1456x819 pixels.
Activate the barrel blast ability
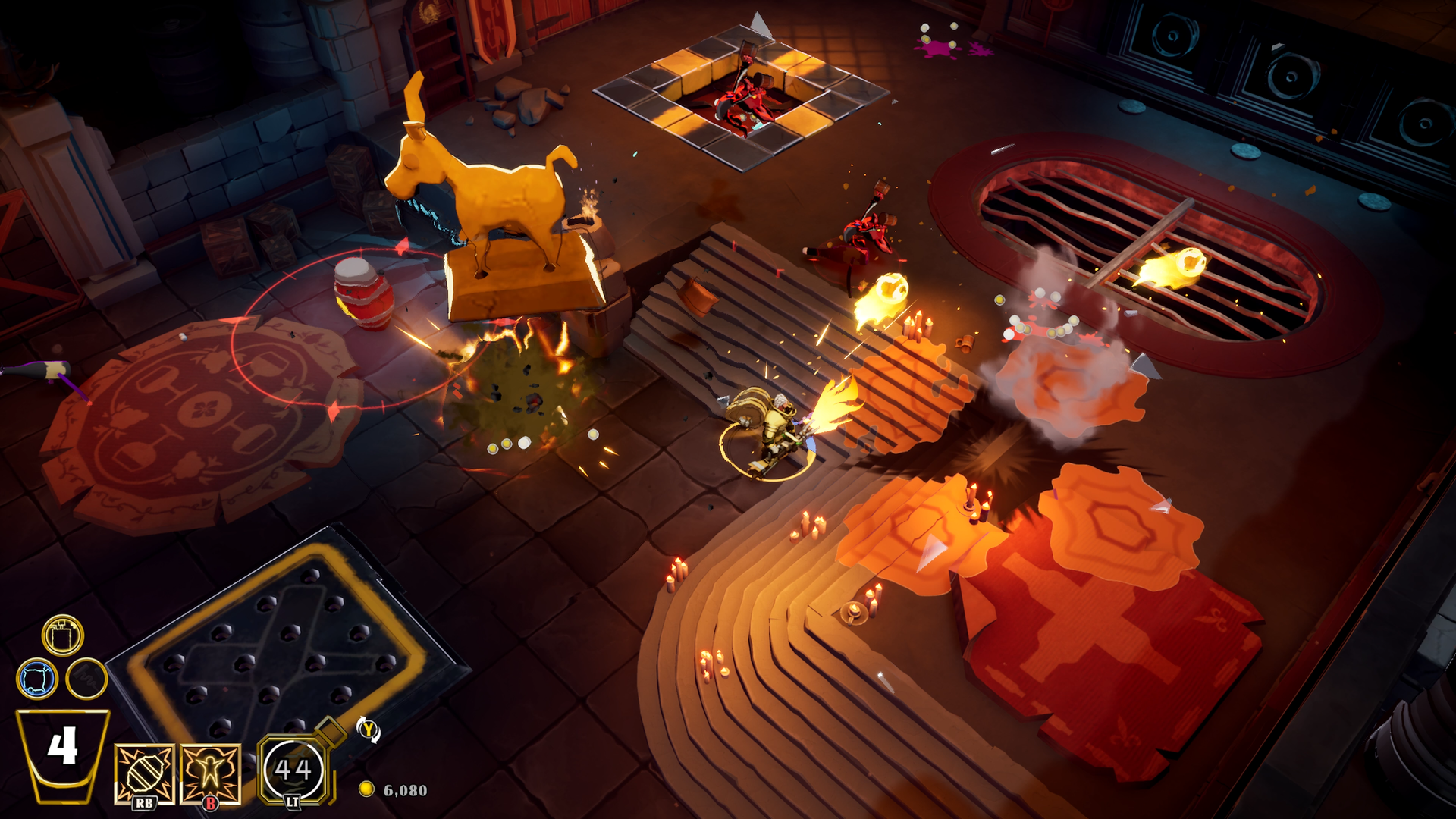pyautogui.click(x=144, y=773)
